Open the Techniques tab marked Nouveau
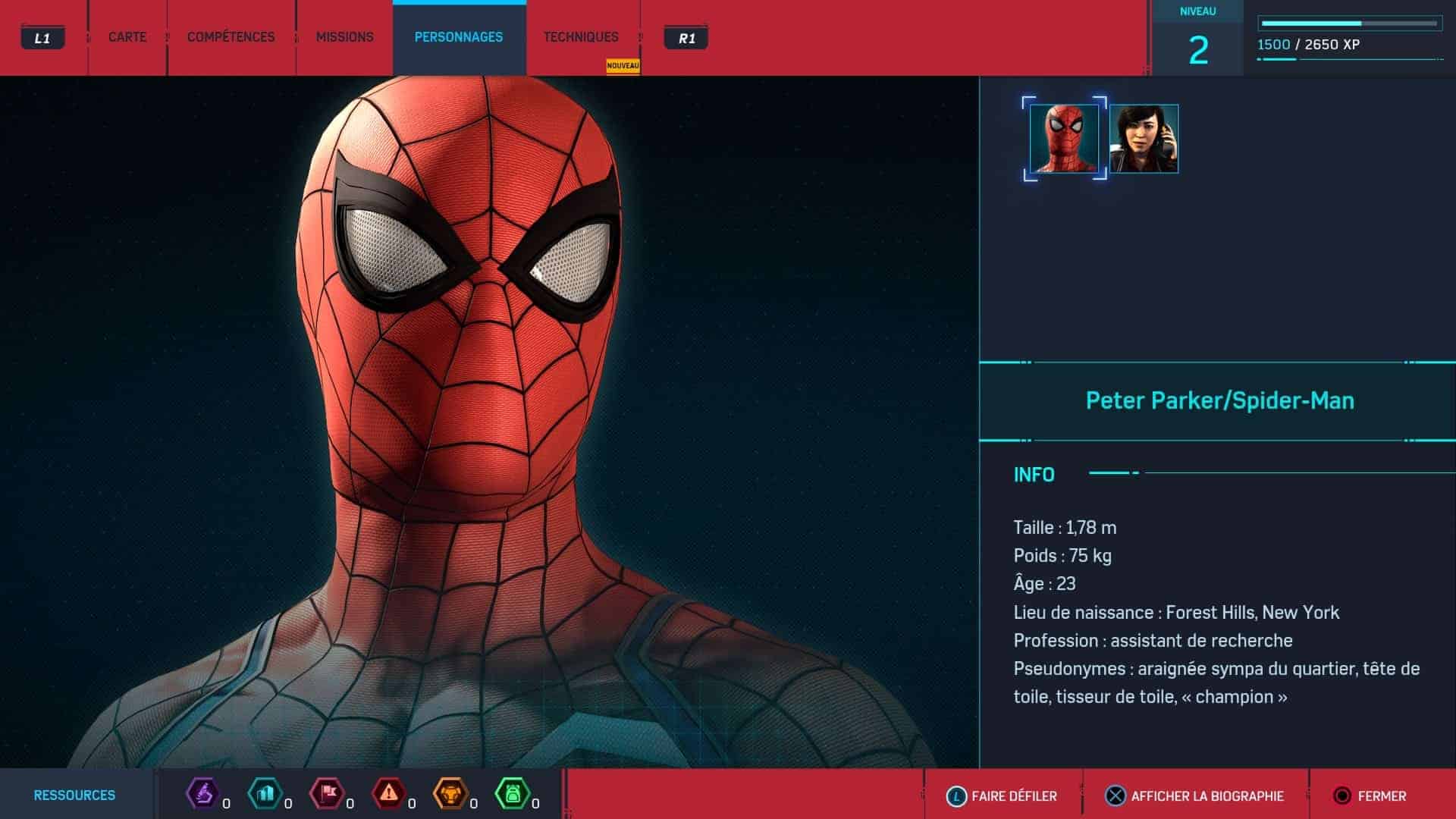The height and width of the screenshot is (819, 1456). (x=581, y=37)
